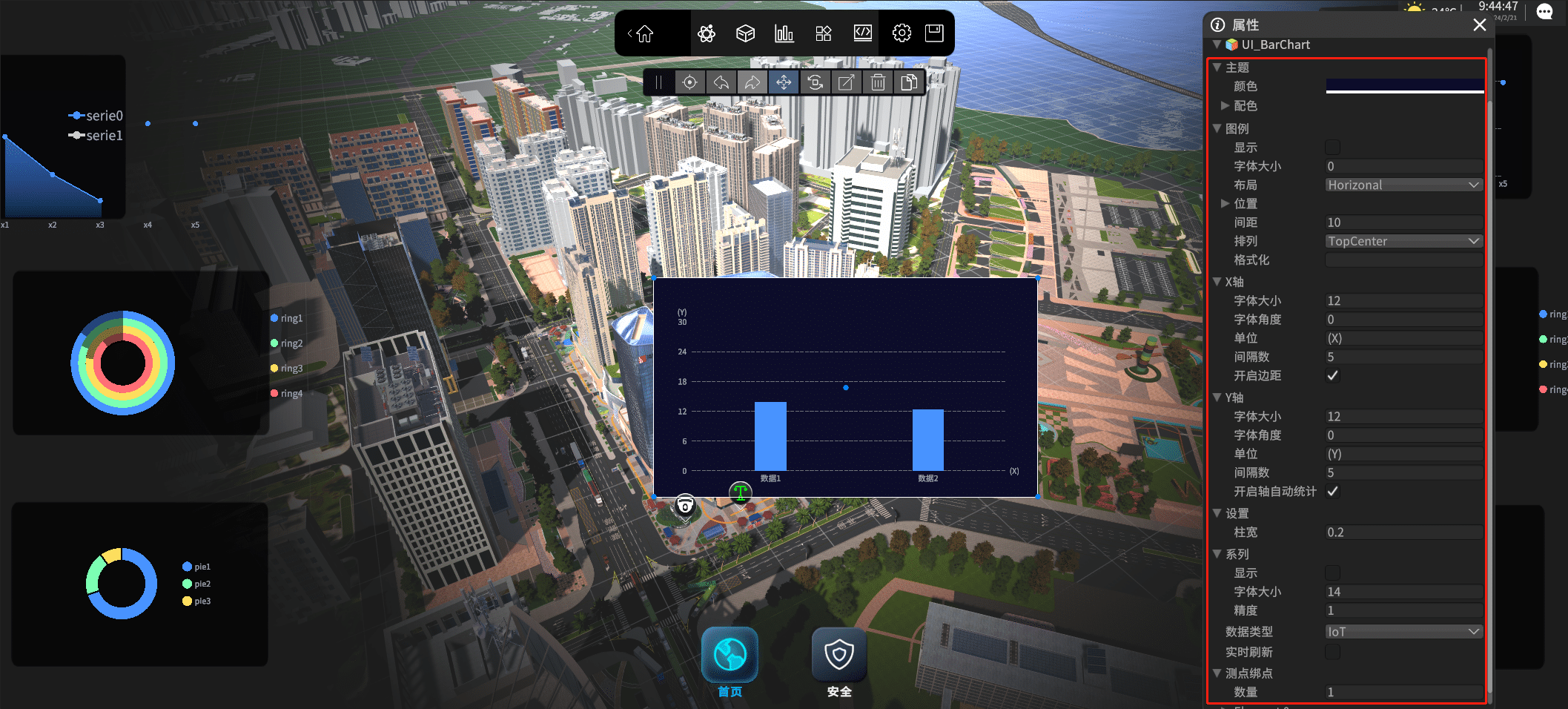Toggle the 开启轴自动统计 checkbox
Screen dimensions: 1568x709
[1332, 491]
